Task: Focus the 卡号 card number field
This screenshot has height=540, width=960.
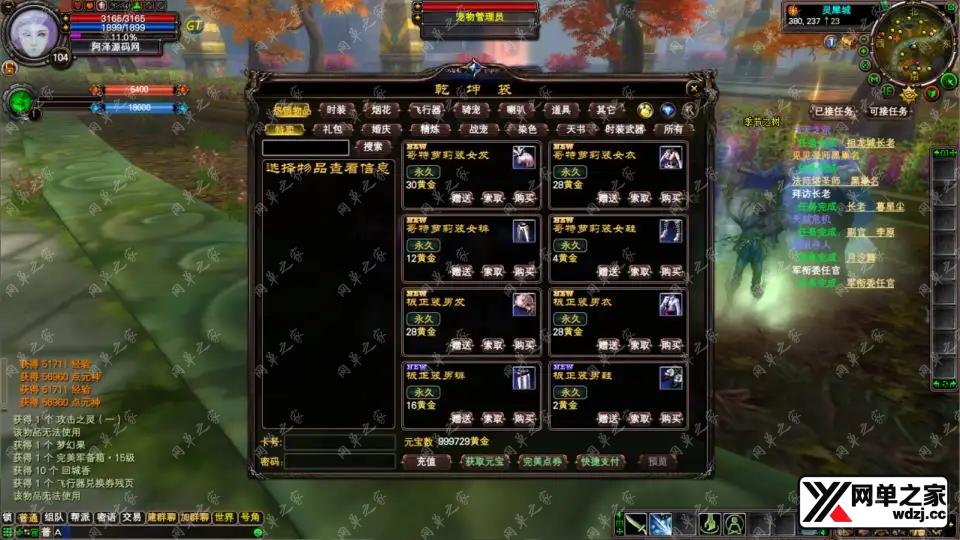Action: pyautogui.click(x=339, y=442)
